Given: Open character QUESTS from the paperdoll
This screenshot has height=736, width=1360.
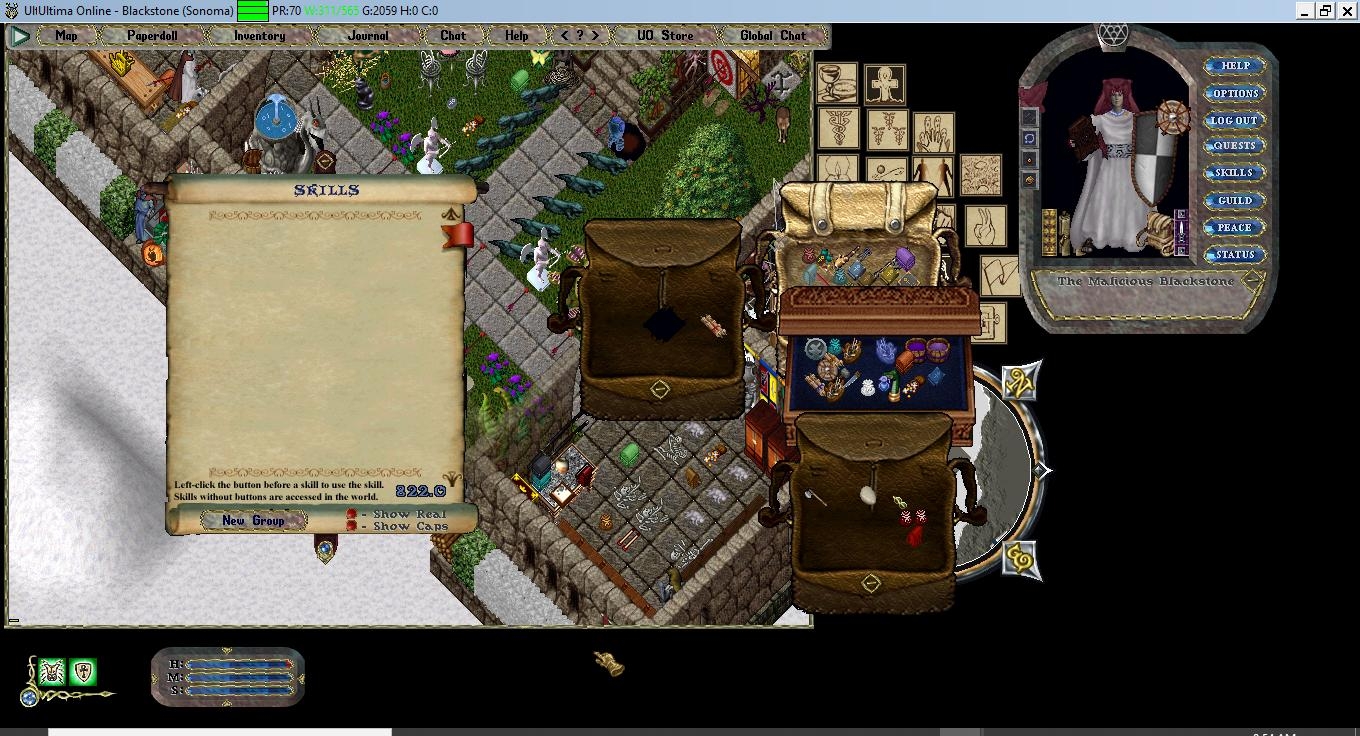Looking at the screenshot, I should click(x=1234, y=145).
